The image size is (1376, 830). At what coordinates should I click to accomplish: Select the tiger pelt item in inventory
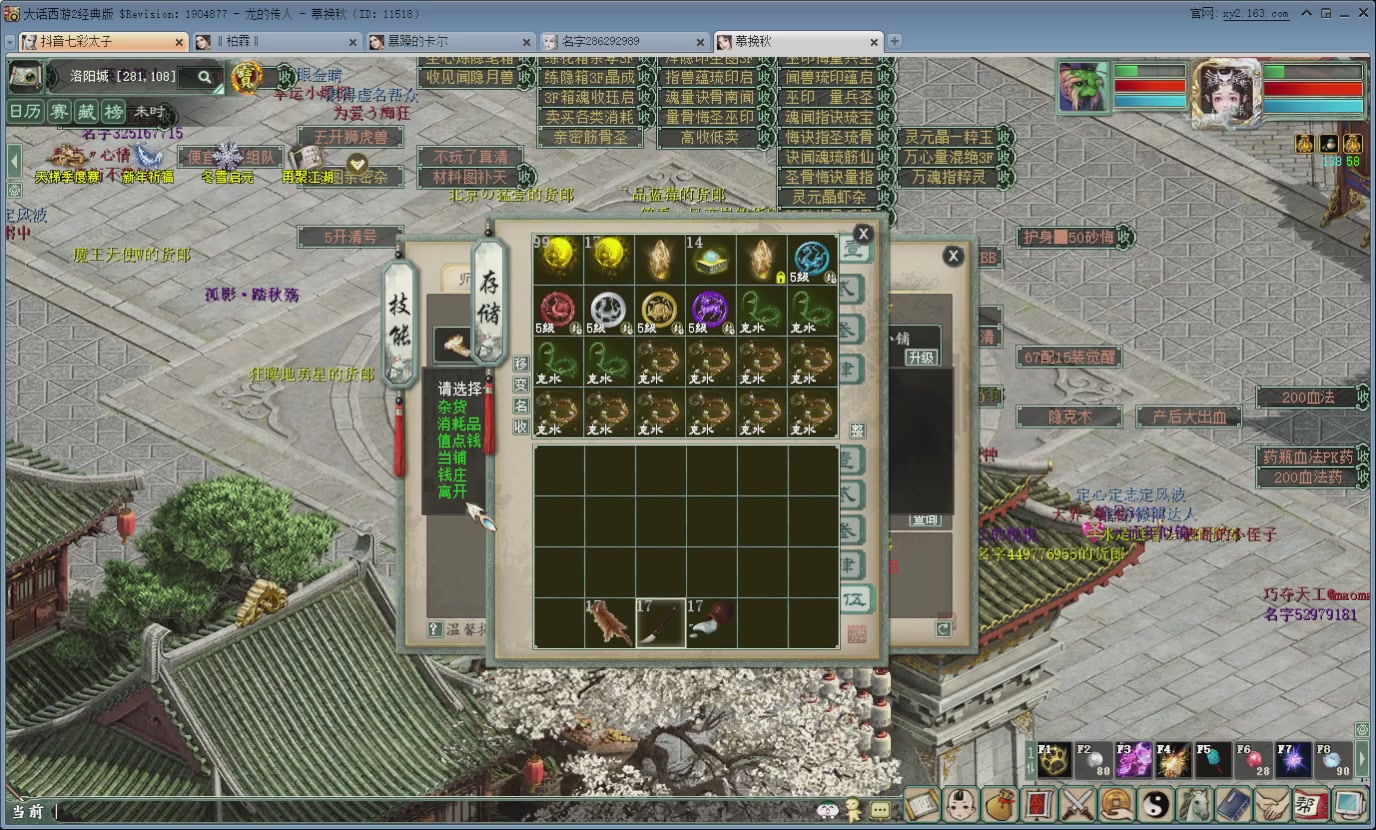(609, 623)
